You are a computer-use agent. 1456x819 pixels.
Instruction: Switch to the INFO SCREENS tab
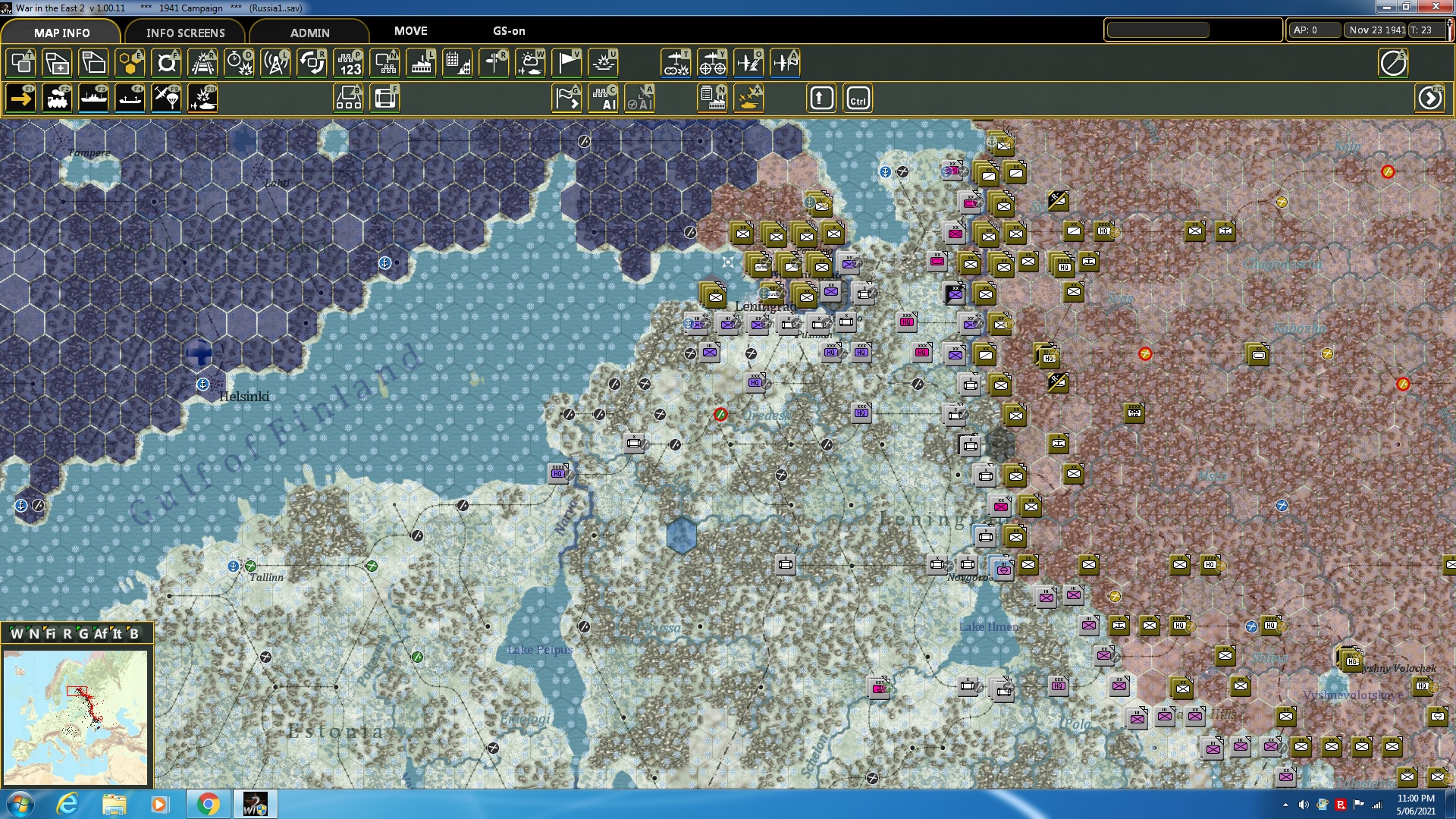click(185, 33)
